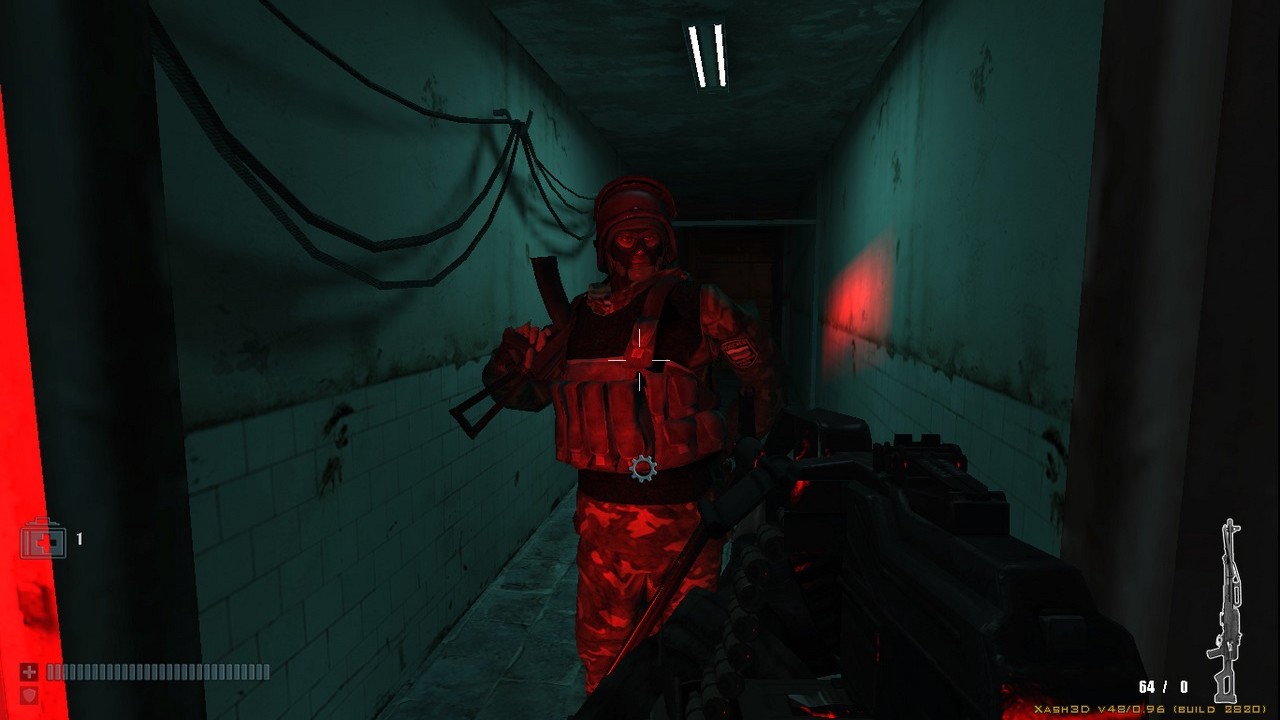
Task: Select the machine gun weapon silhouette icon
Action: [1227, 610]
